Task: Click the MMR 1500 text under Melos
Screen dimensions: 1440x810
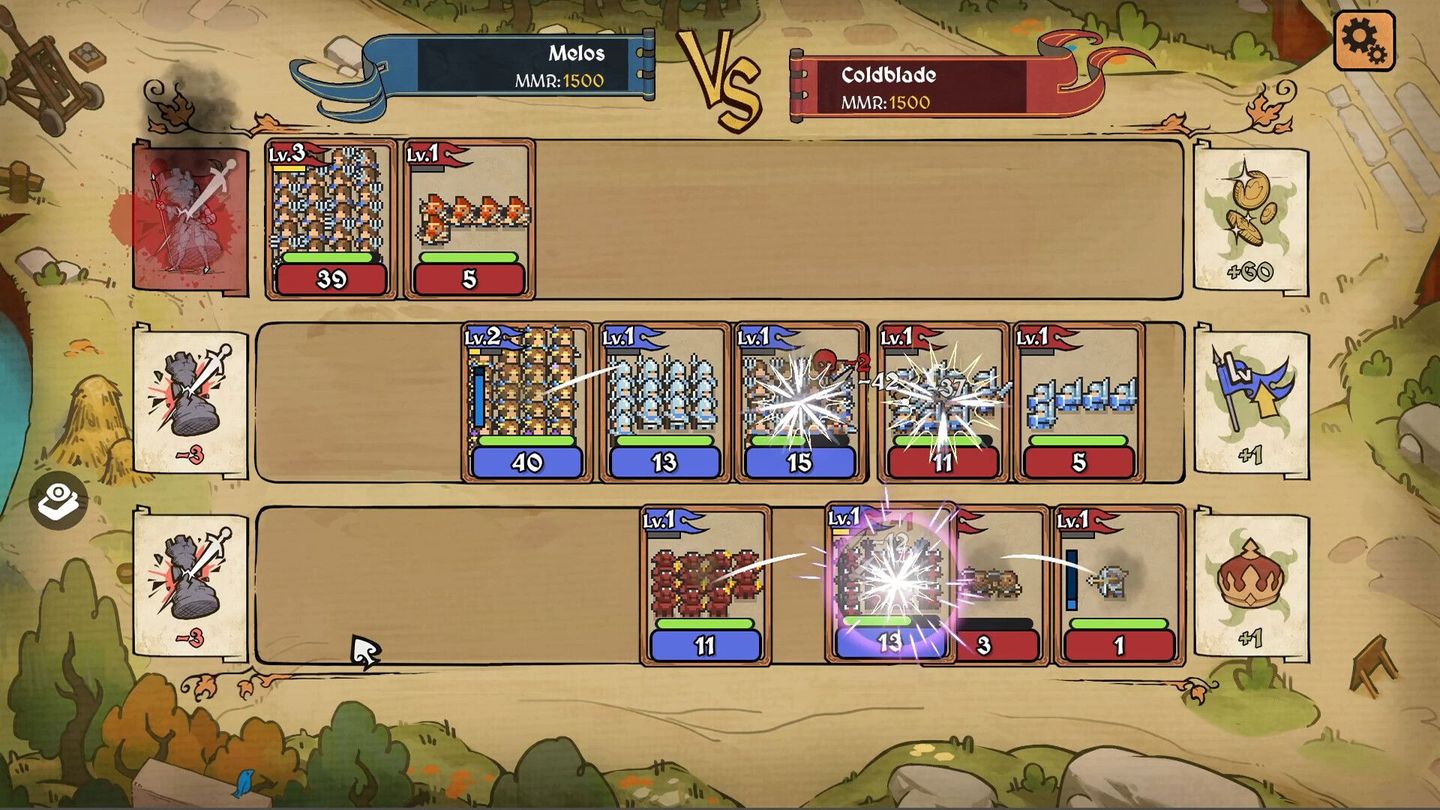Action: (563, 82)
